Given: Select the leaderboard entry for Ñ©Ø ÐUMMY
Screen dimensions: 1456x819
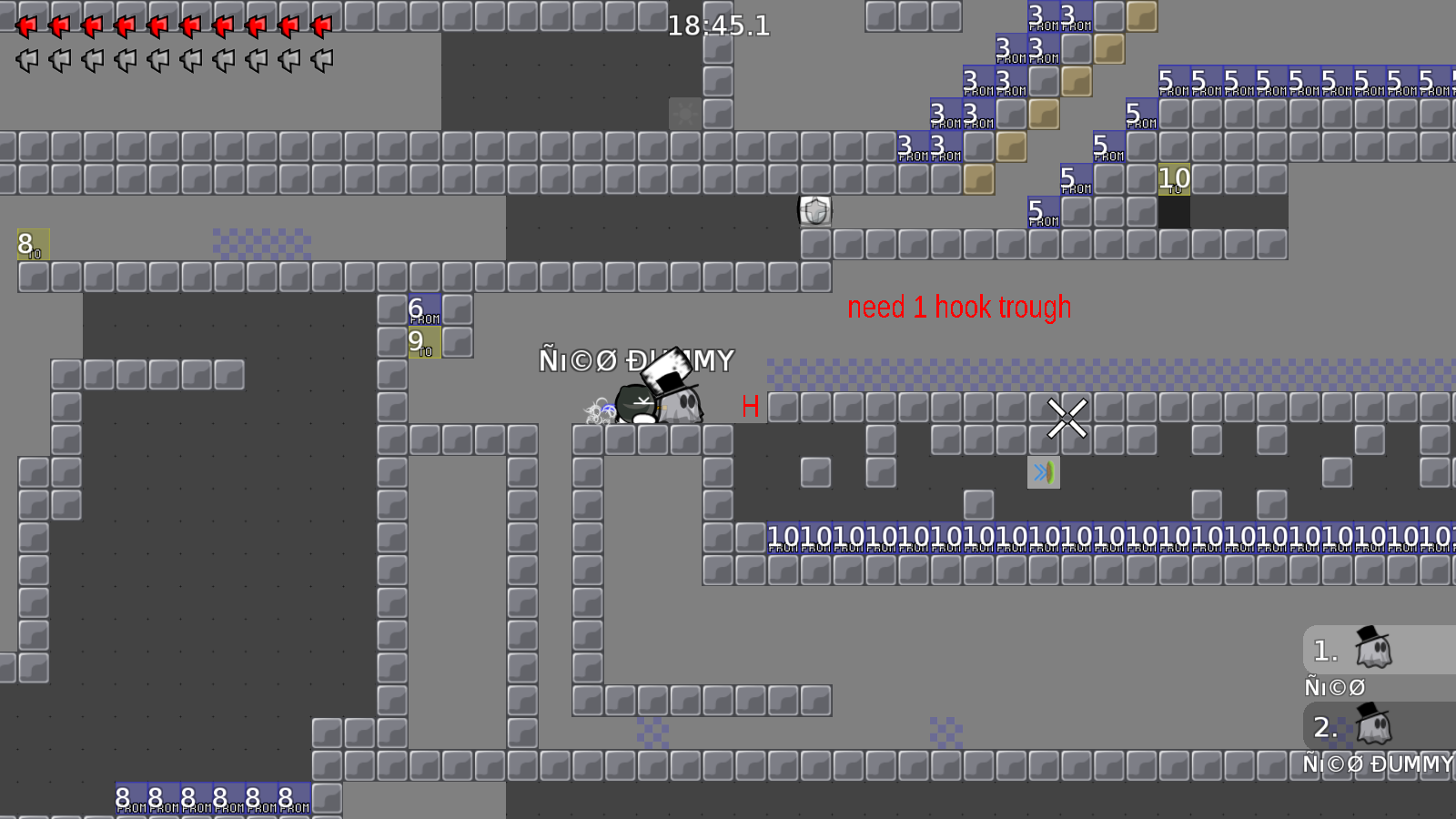Looking at the screenshot, I should 1374,764.
